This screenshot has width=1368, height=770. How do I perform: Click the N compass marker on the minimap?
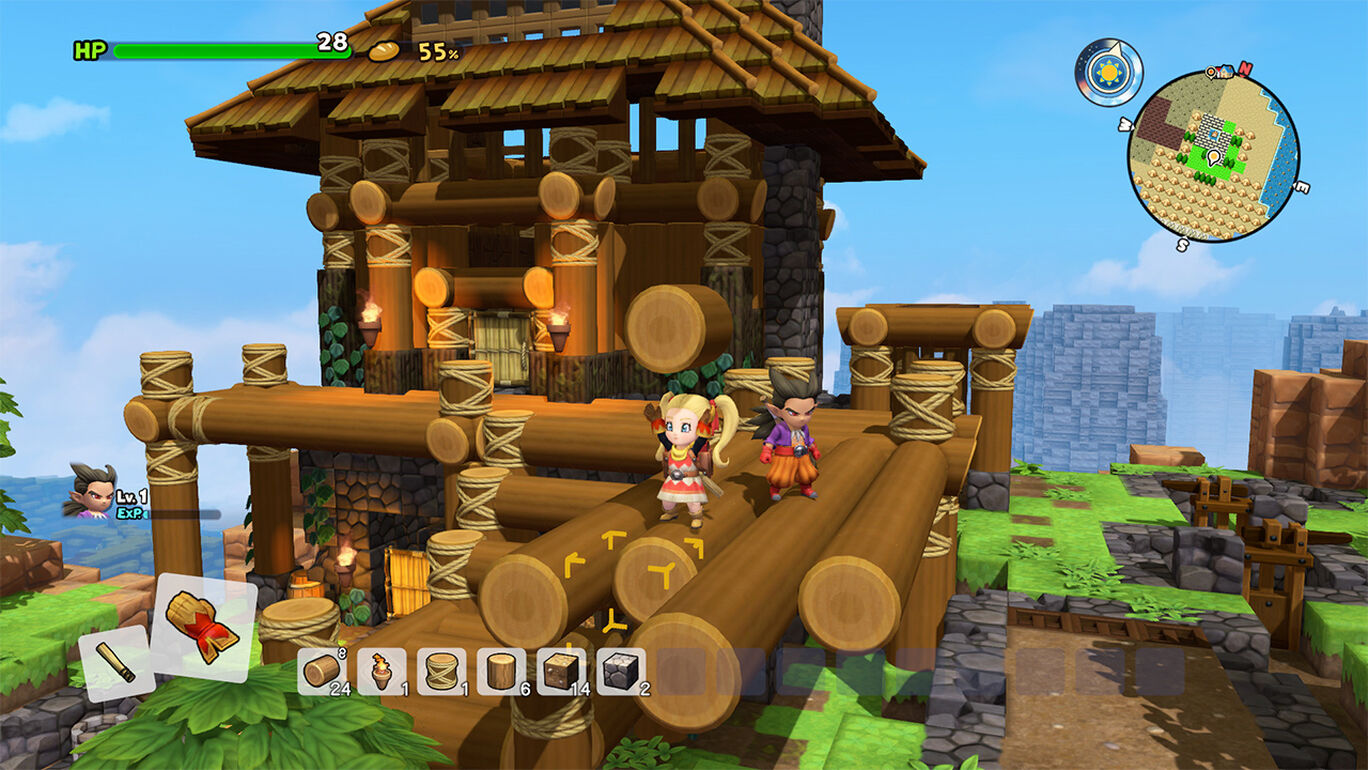(1245, 68)
